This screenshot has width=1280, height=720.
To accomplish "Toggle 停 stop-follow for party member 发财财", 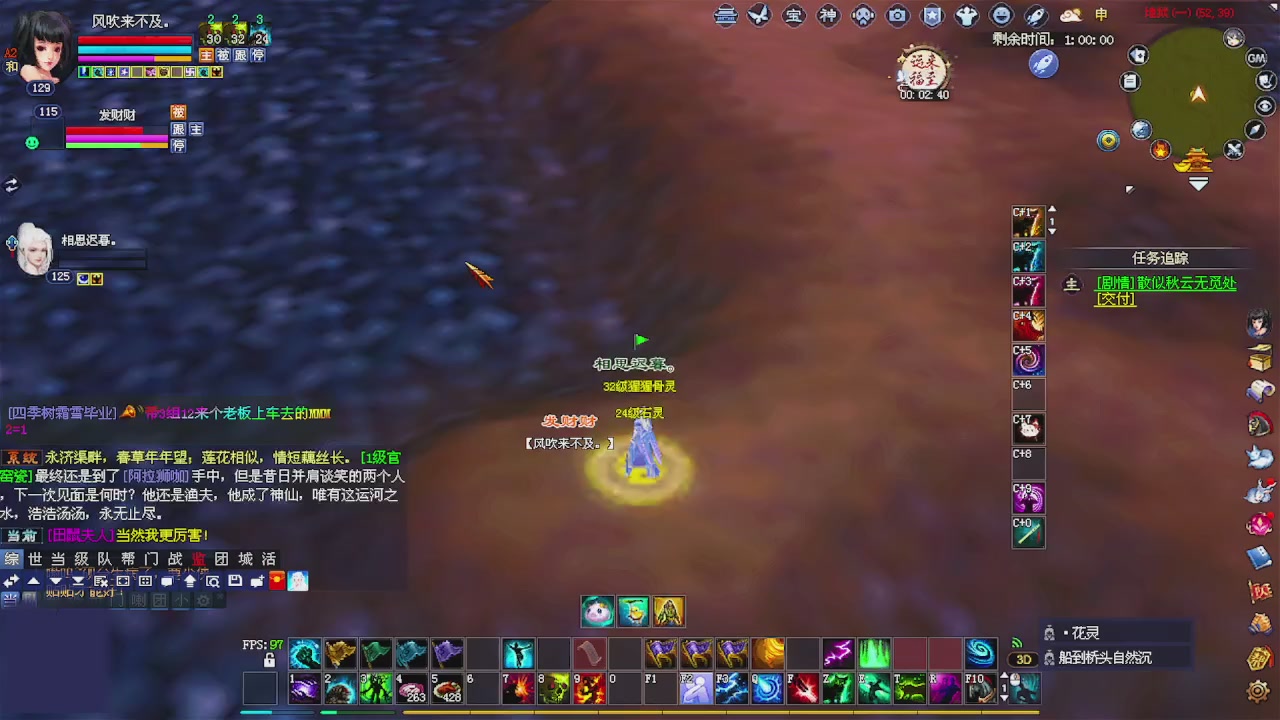I will coord(180,145).
